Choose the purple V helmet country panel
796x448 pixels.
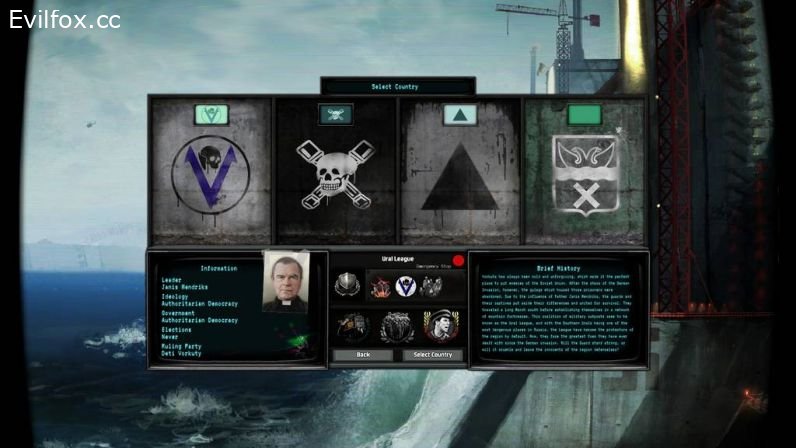click(x=211, y=170)
